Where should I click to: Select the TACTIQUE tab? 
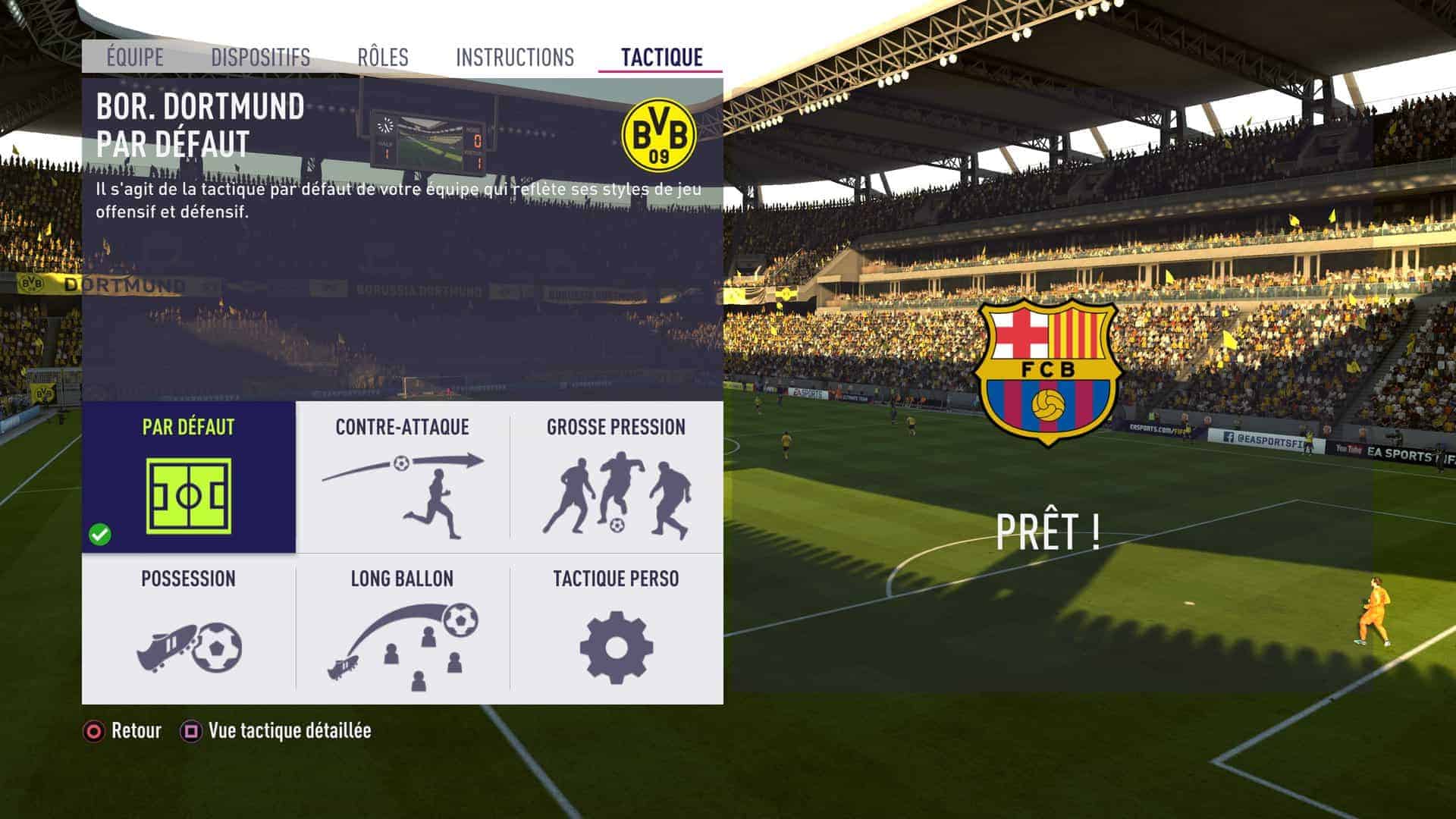tap(661, 58)
